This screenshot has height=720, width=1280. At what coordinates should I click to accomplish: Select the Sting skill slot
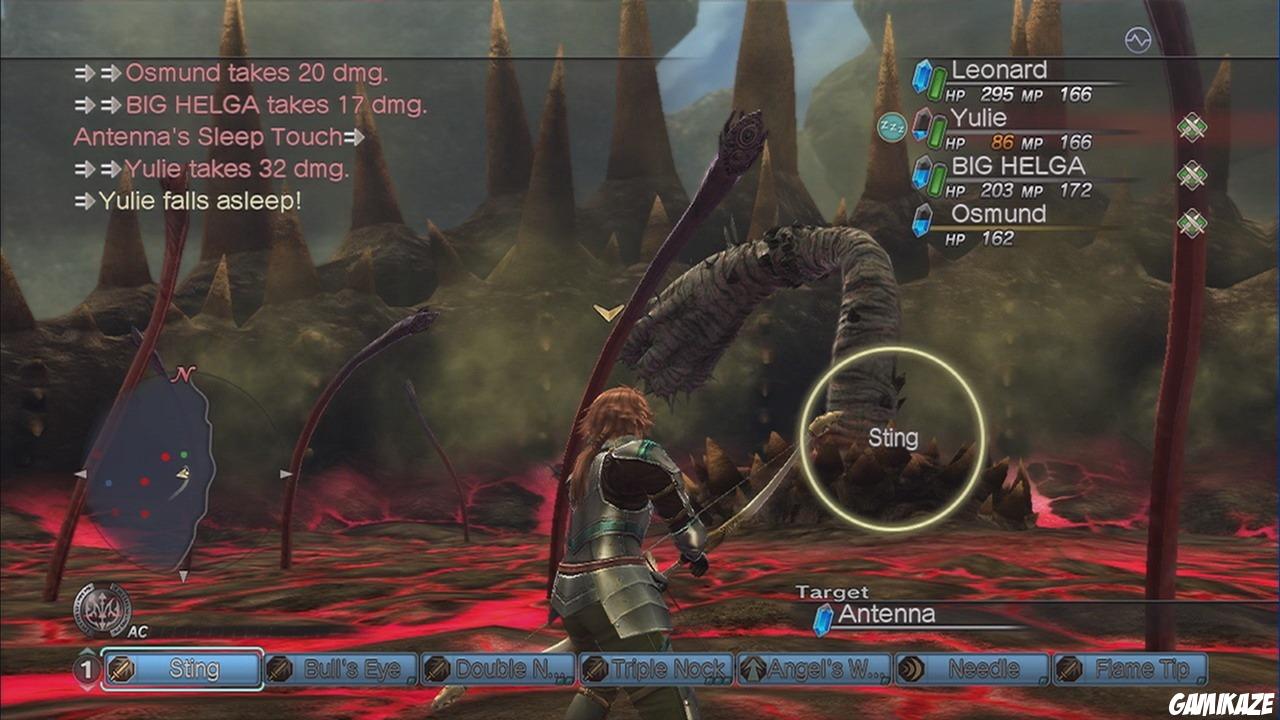[x=196, y=669]
